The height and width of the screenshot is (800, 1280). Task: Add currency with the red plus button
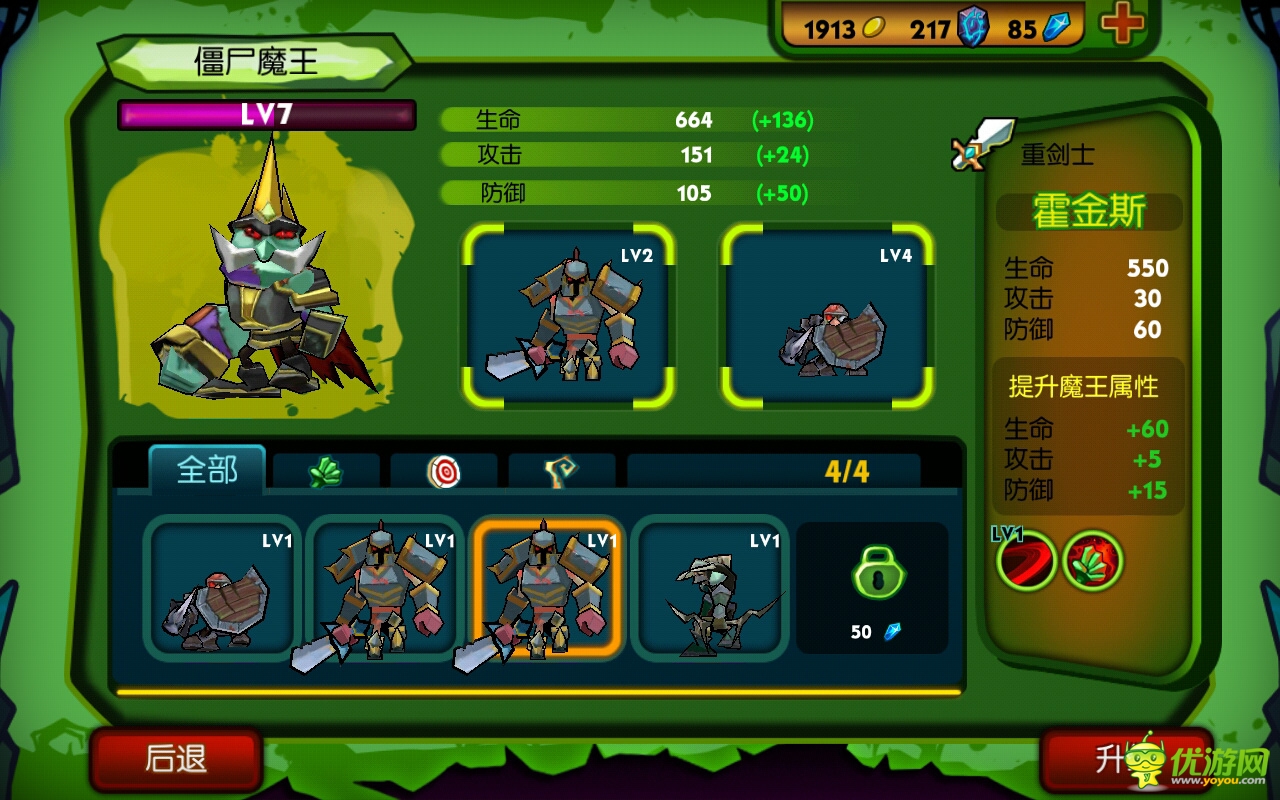pyautogui.click(x=1122, y=26)
